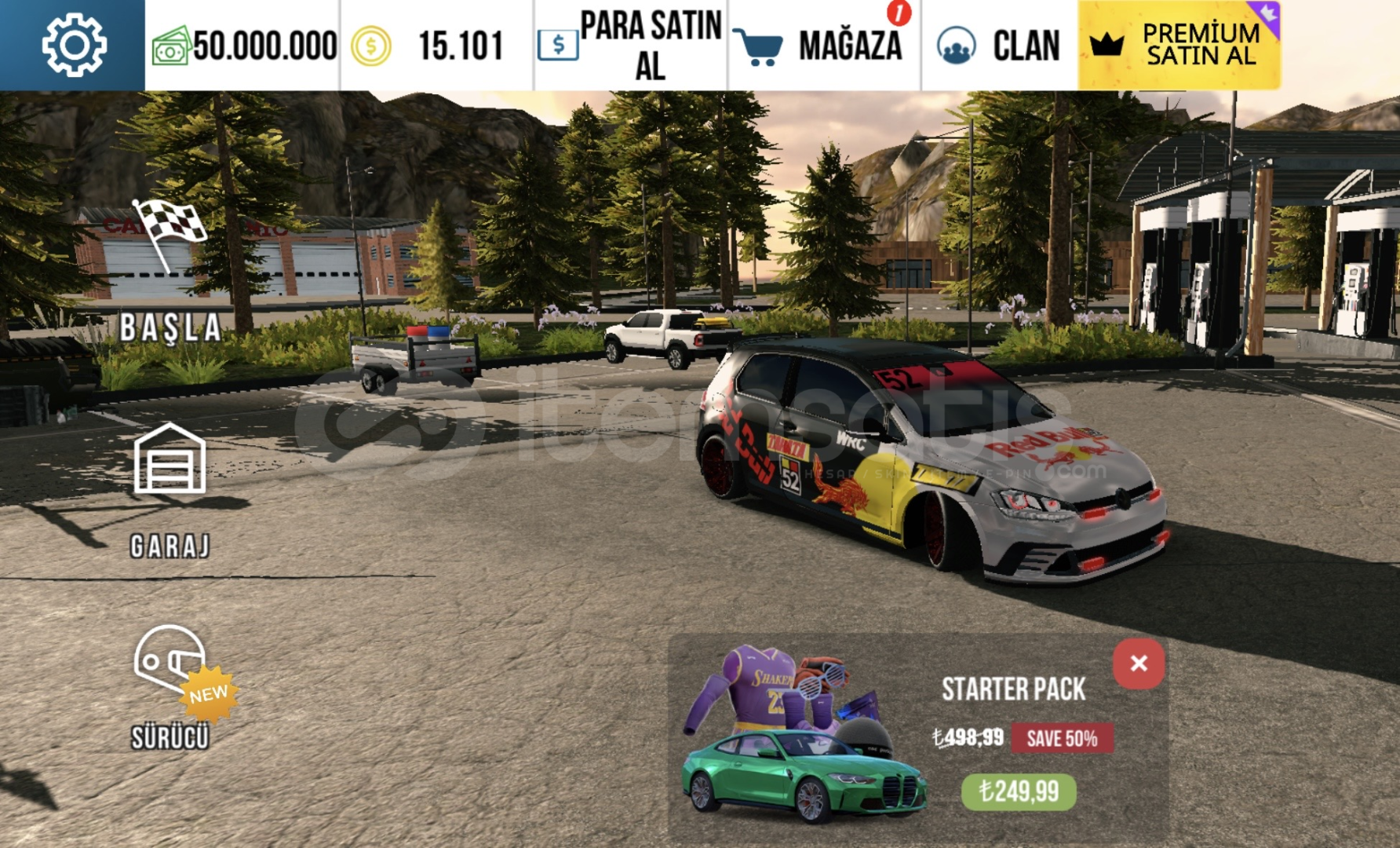Start the game with Başla
This screenshot has height=848, width=1400.
170,275
